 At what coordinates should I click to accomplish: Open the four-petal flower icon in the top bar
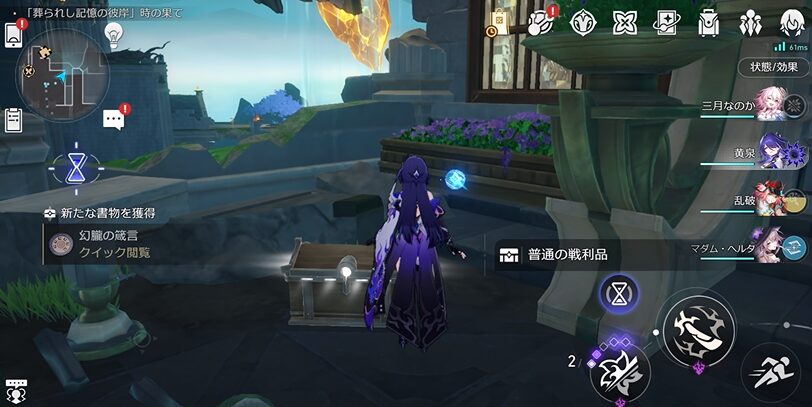click(625, 22)
